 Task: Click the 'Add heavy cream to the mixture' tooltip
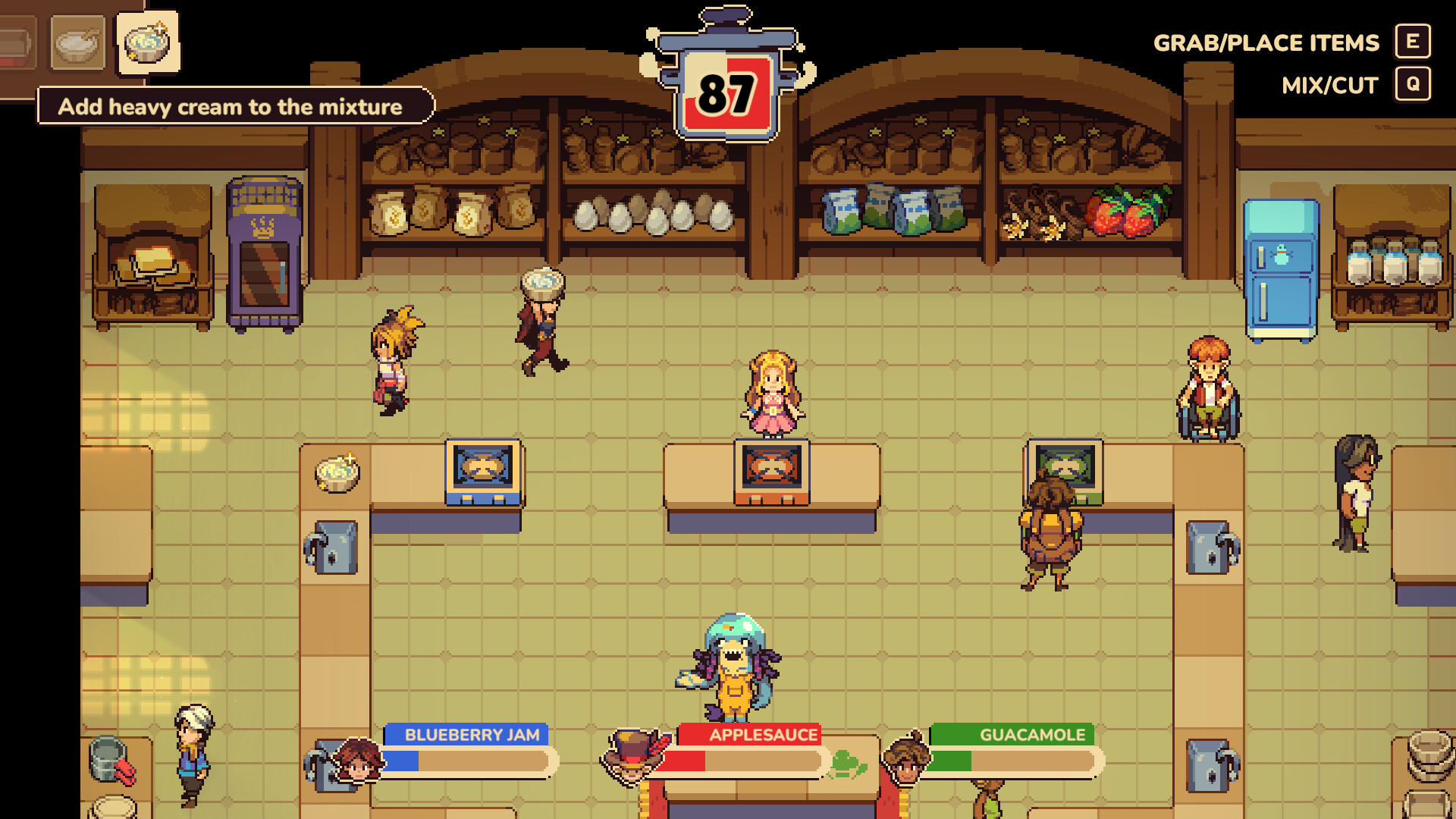[230, 107]
